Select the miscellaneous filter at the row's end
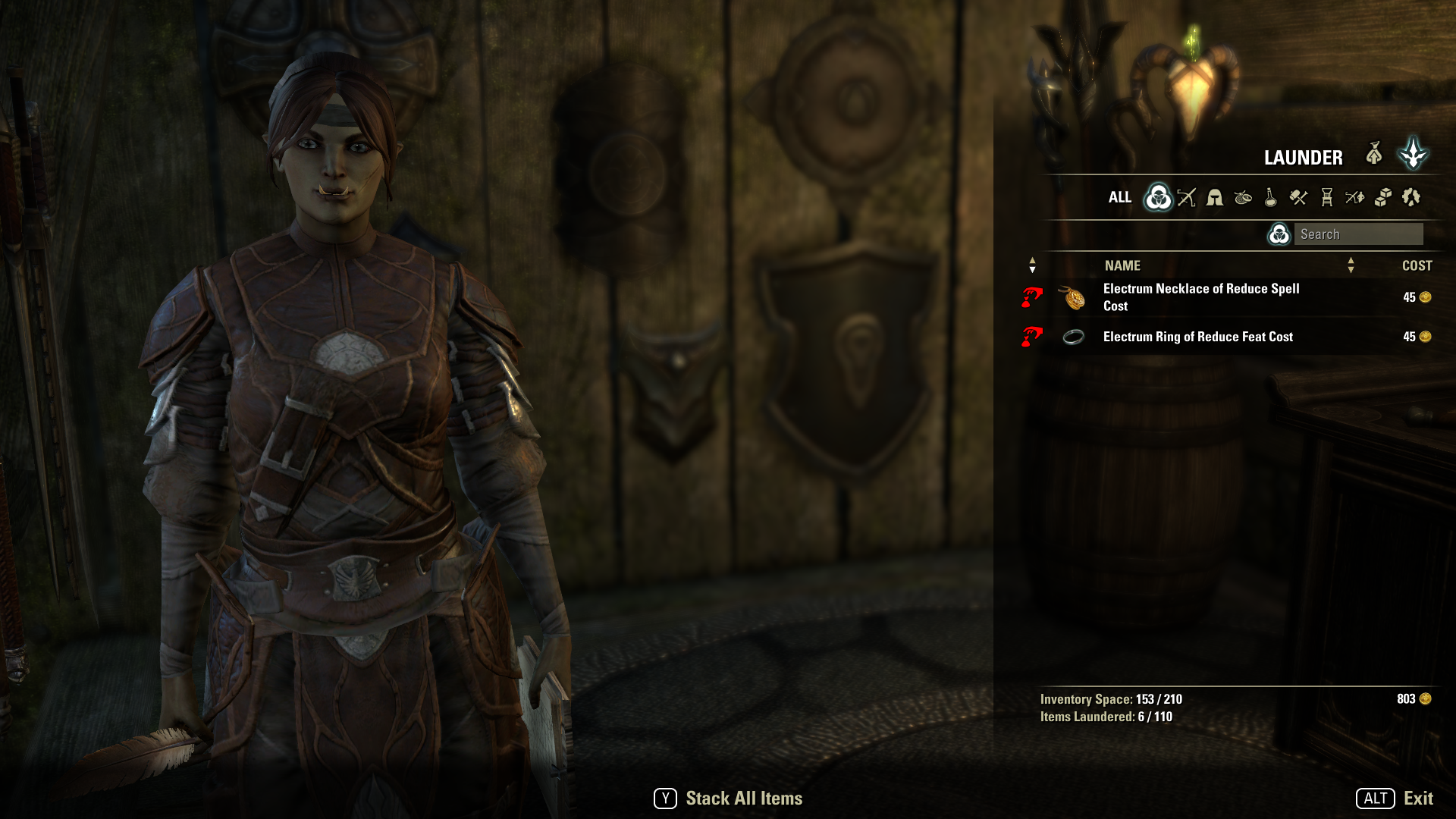The image size is (1456, 819). 1411,198
